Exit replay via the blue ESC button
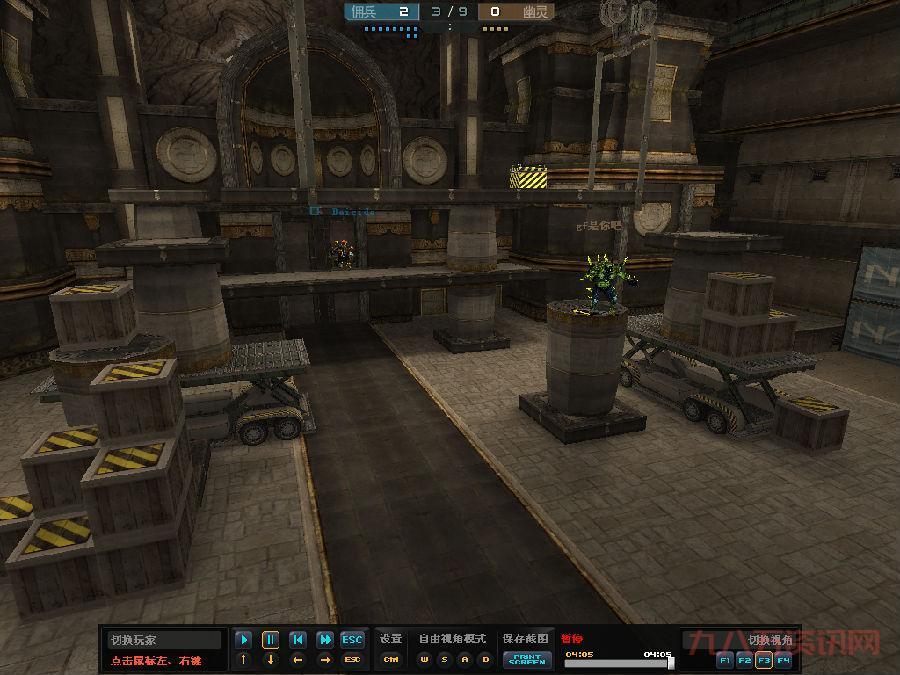 click(352, 639)
